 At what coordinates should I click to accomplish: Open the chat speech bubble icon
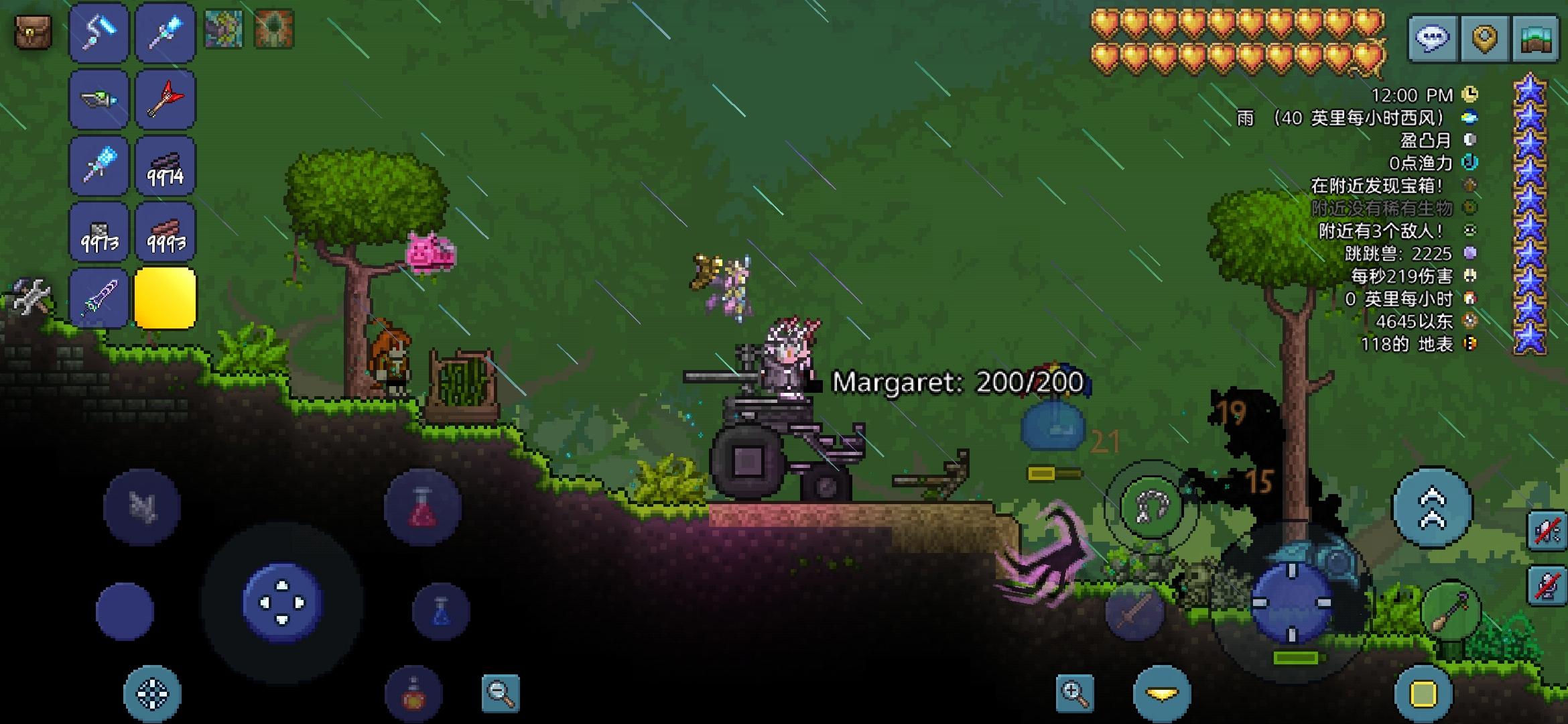tap(1434, 38)
